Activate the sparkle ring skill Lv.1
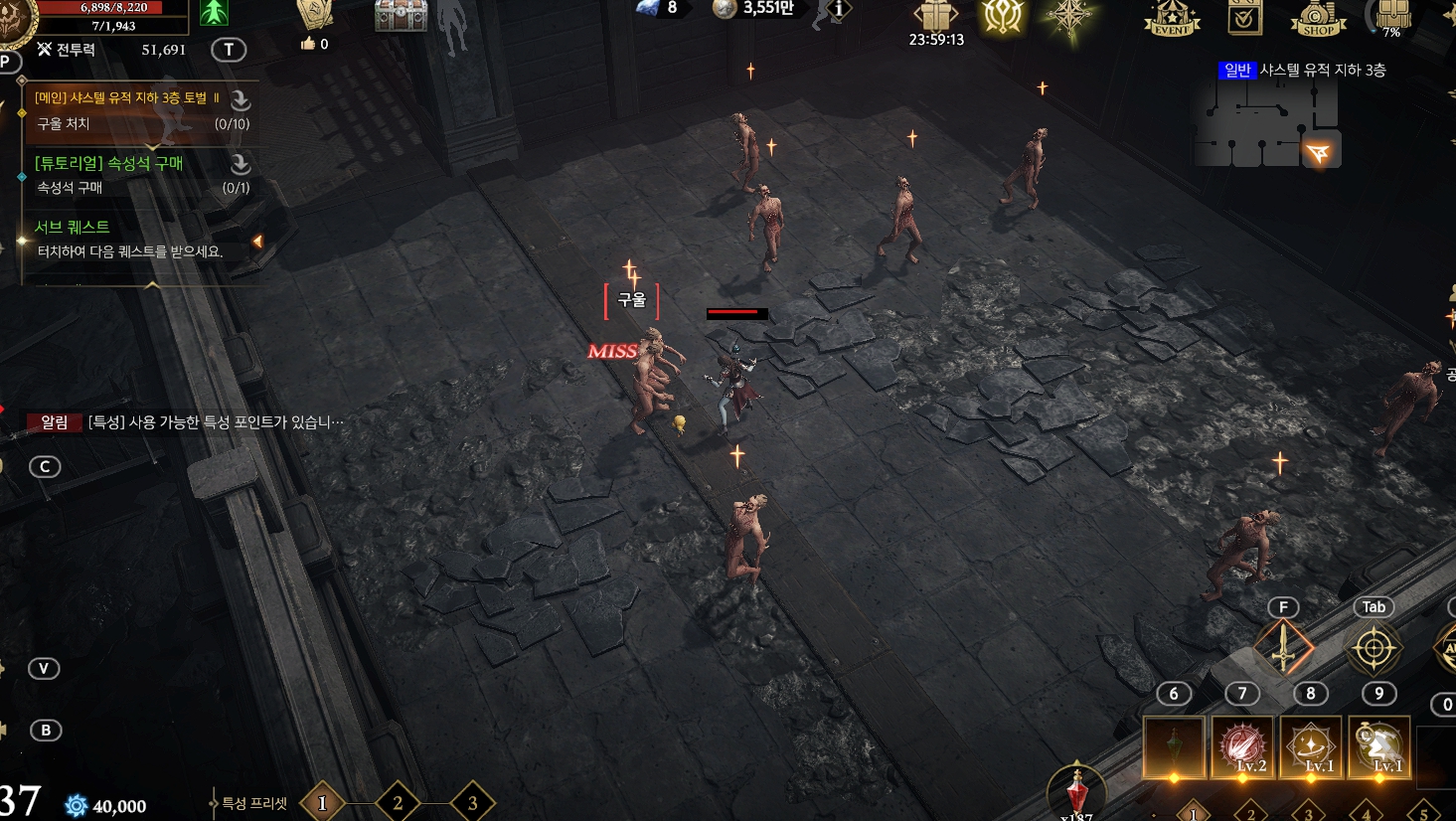 click(x=1311, y=746)
